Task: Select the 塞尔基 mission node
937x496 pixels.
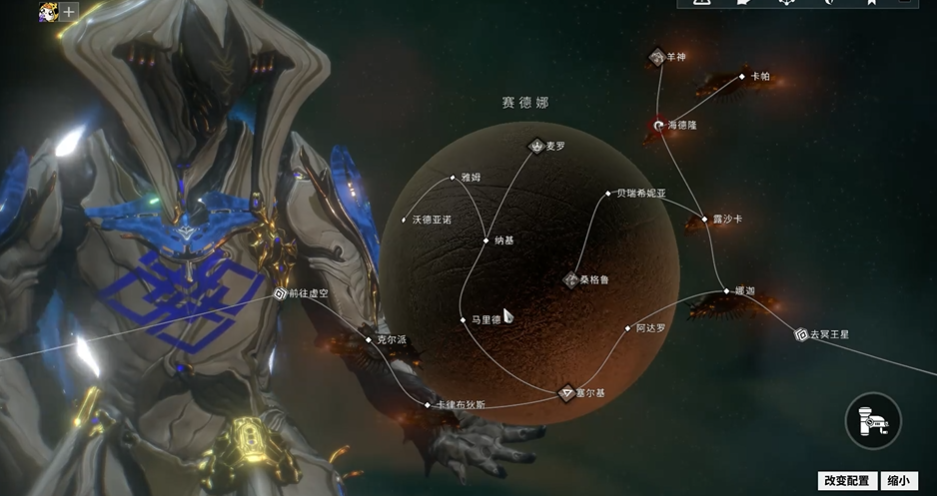Action: point(567,393)
